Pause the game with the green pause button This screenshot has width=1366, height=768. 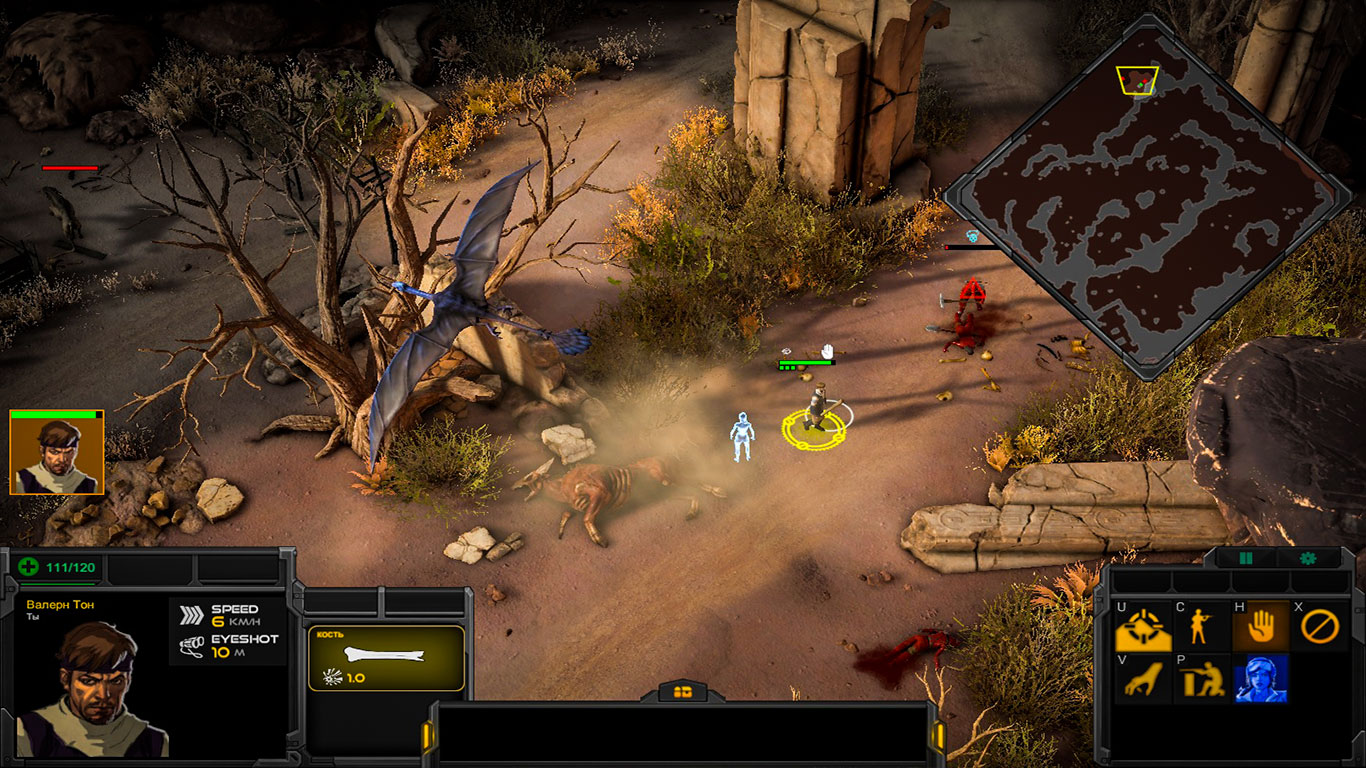1246,558
